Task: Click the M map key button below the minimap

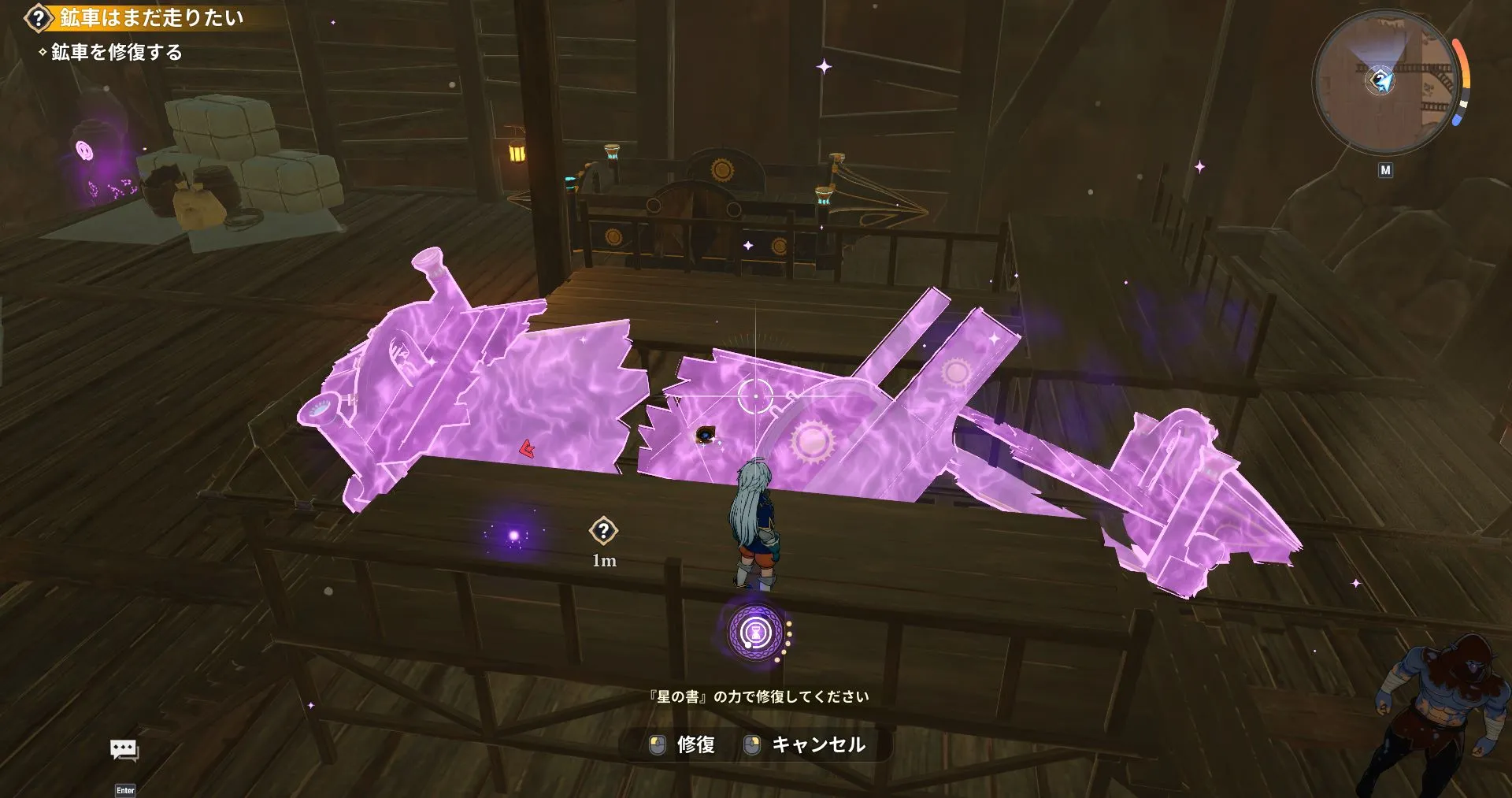Action: coord(1387,169)
